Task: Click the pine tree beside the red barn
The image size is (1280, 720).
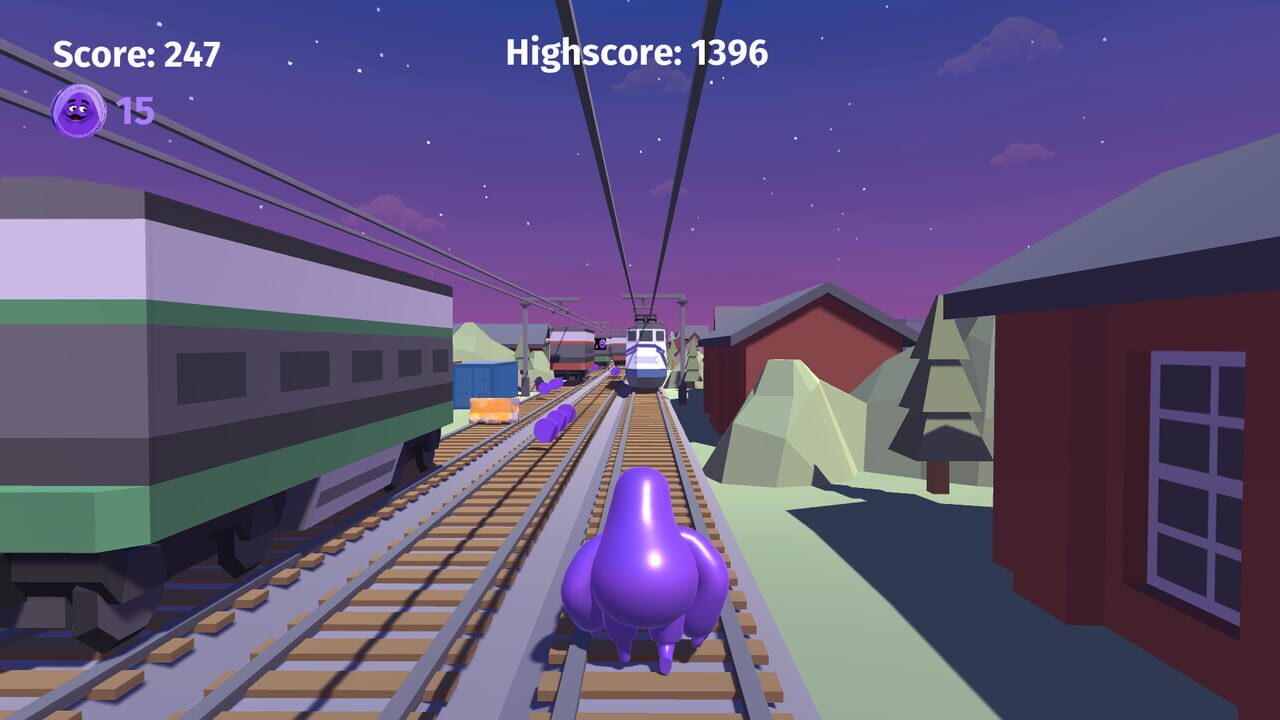Action: point(938,400)
